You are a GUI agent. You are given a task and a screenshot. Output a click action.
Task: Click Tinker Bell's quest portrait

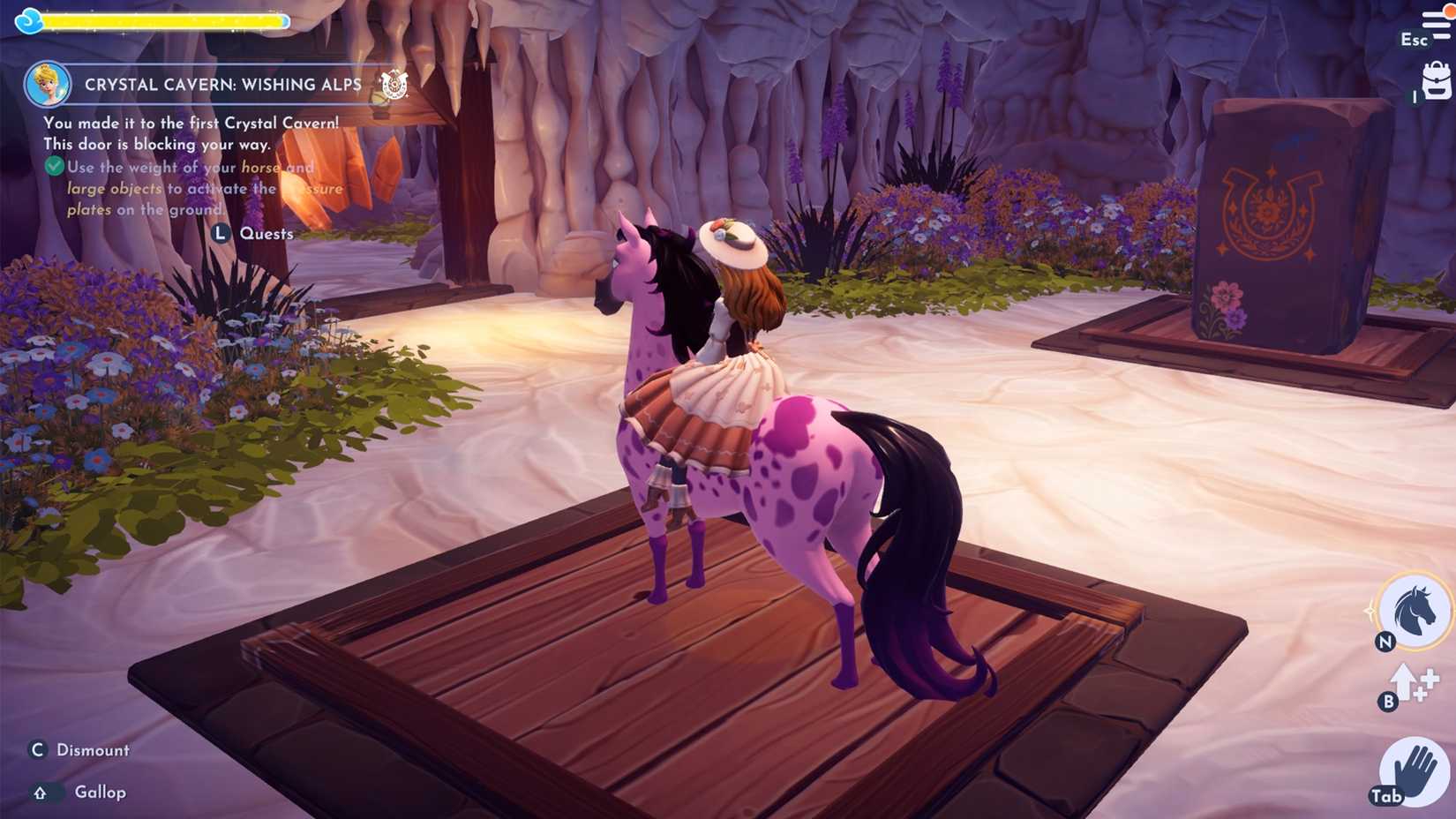click(x=49, y=83)
